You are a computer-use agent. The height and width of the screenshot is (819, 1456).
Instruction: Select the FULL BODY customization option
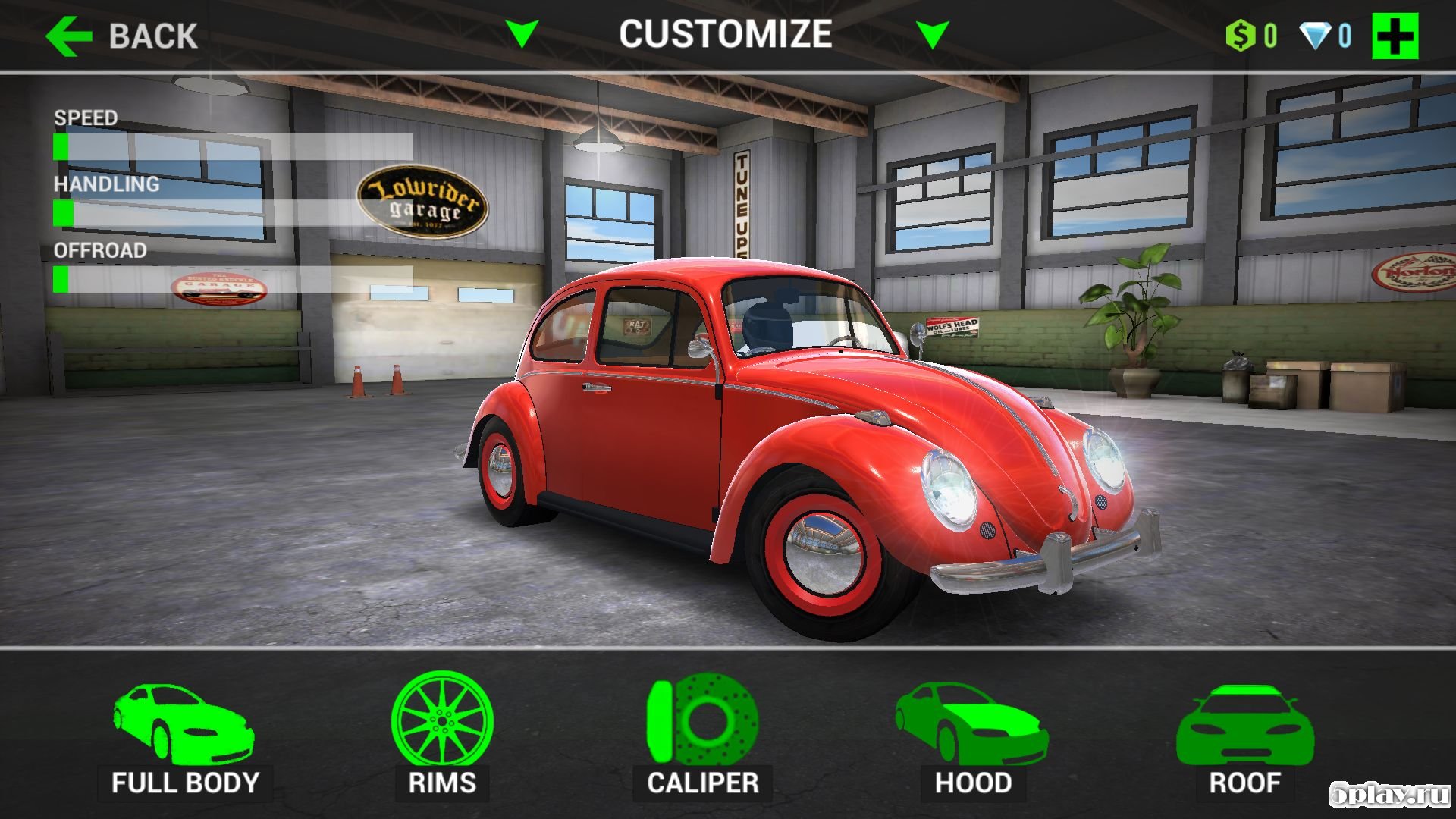184,739
